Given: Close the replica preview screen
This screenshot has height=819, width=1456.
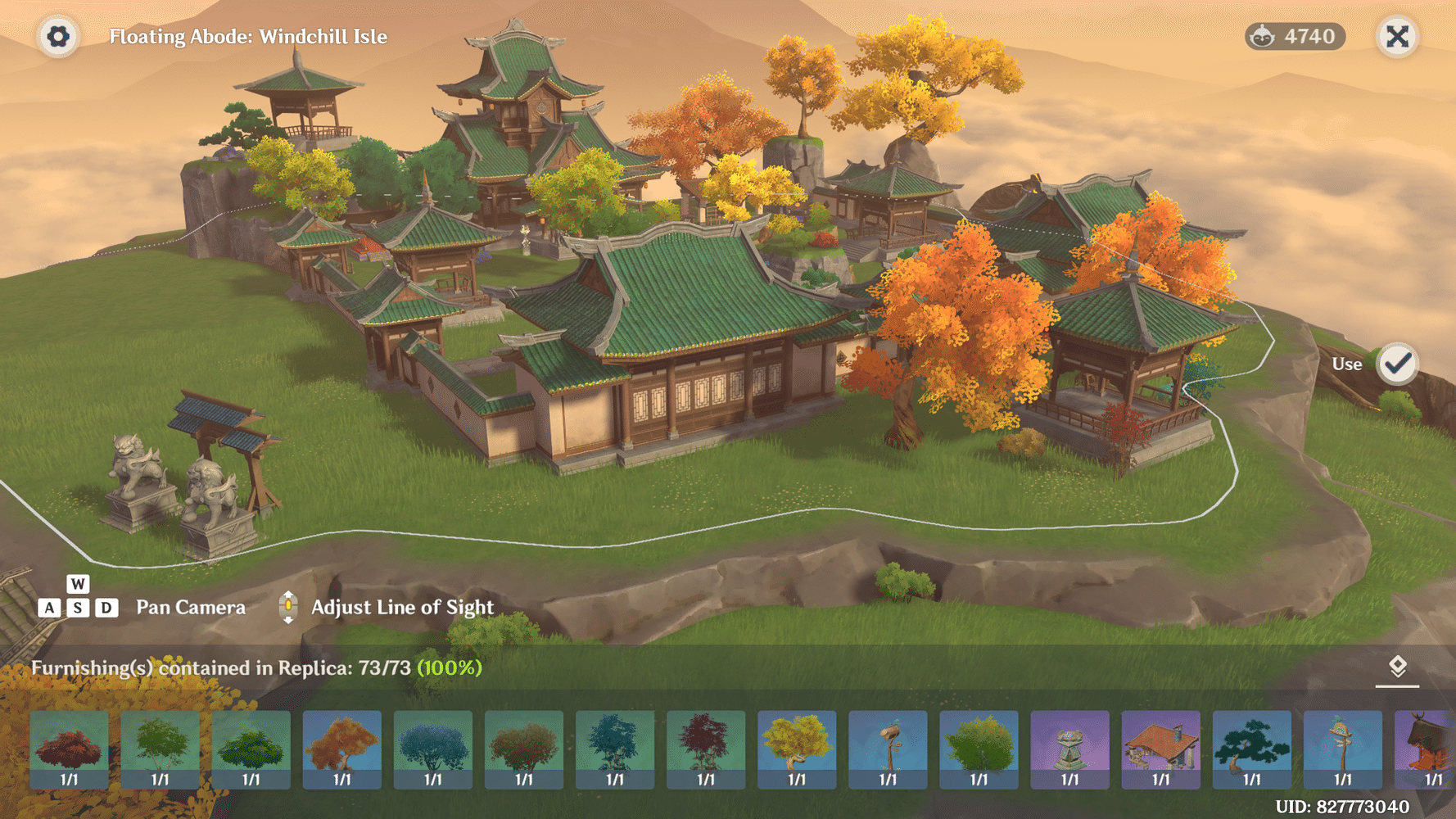Looking at the screenshot, I should pyautogui.click(x=1397, y=37).
